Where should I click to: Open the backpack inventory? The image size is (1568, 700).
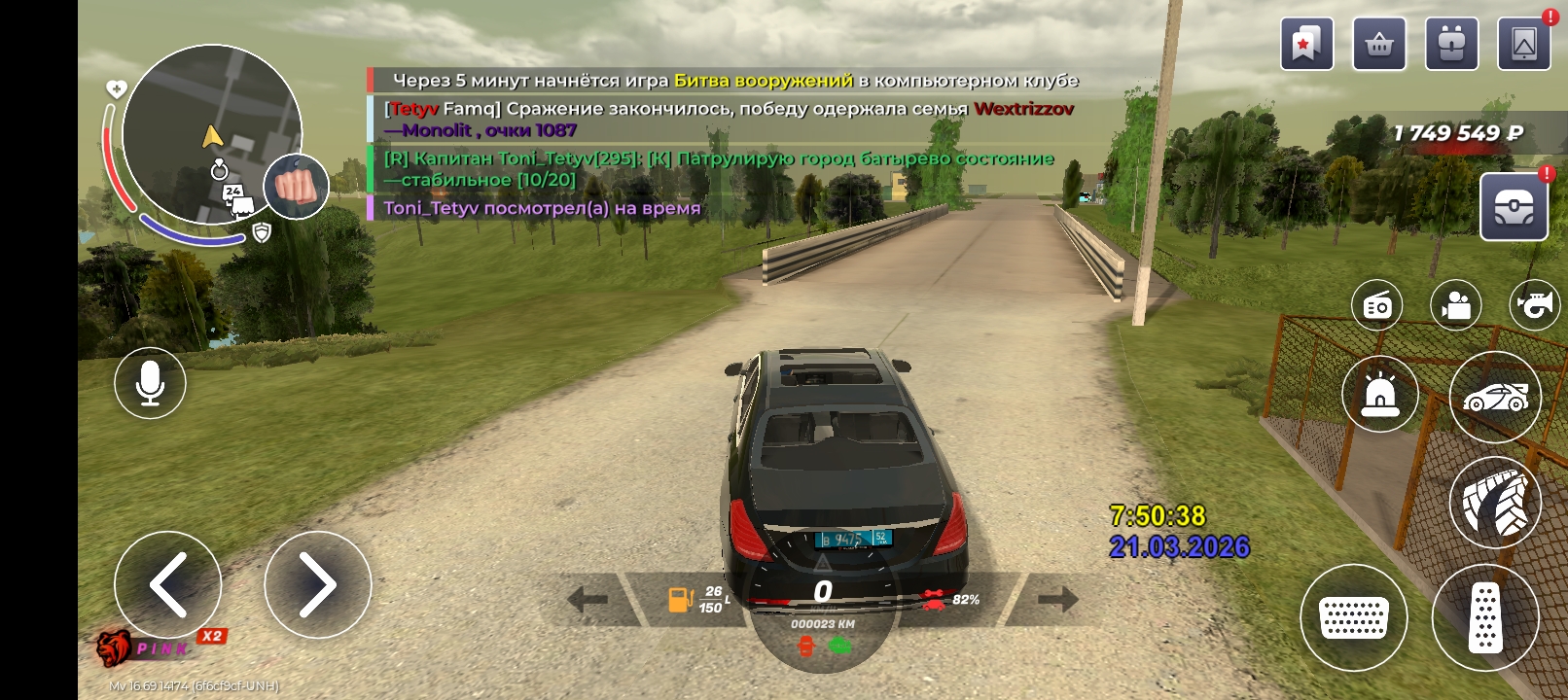click(x=1451, y=44)
